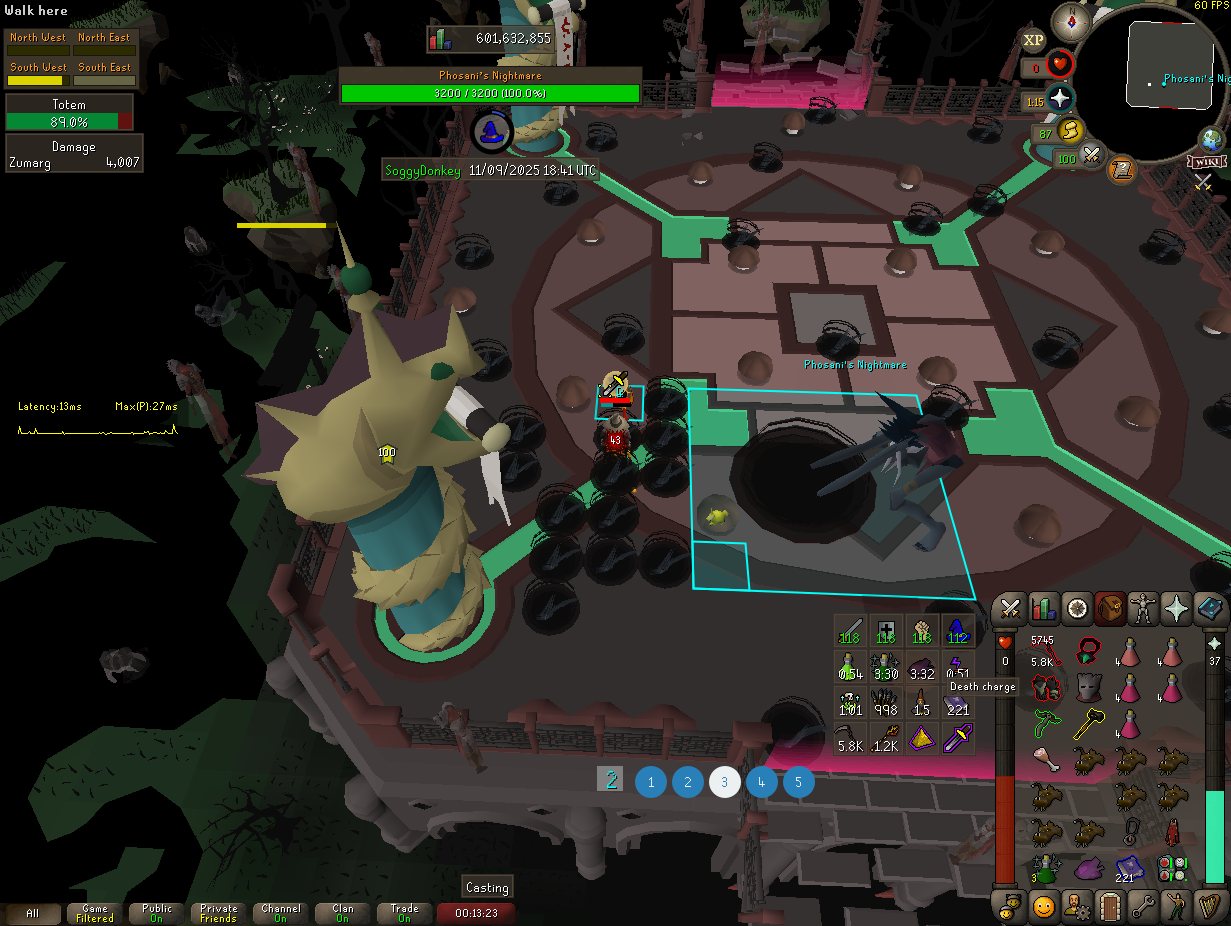1231x926 pixels.
Task: Switch to the Skills tab
Action: click(1042, 608)
